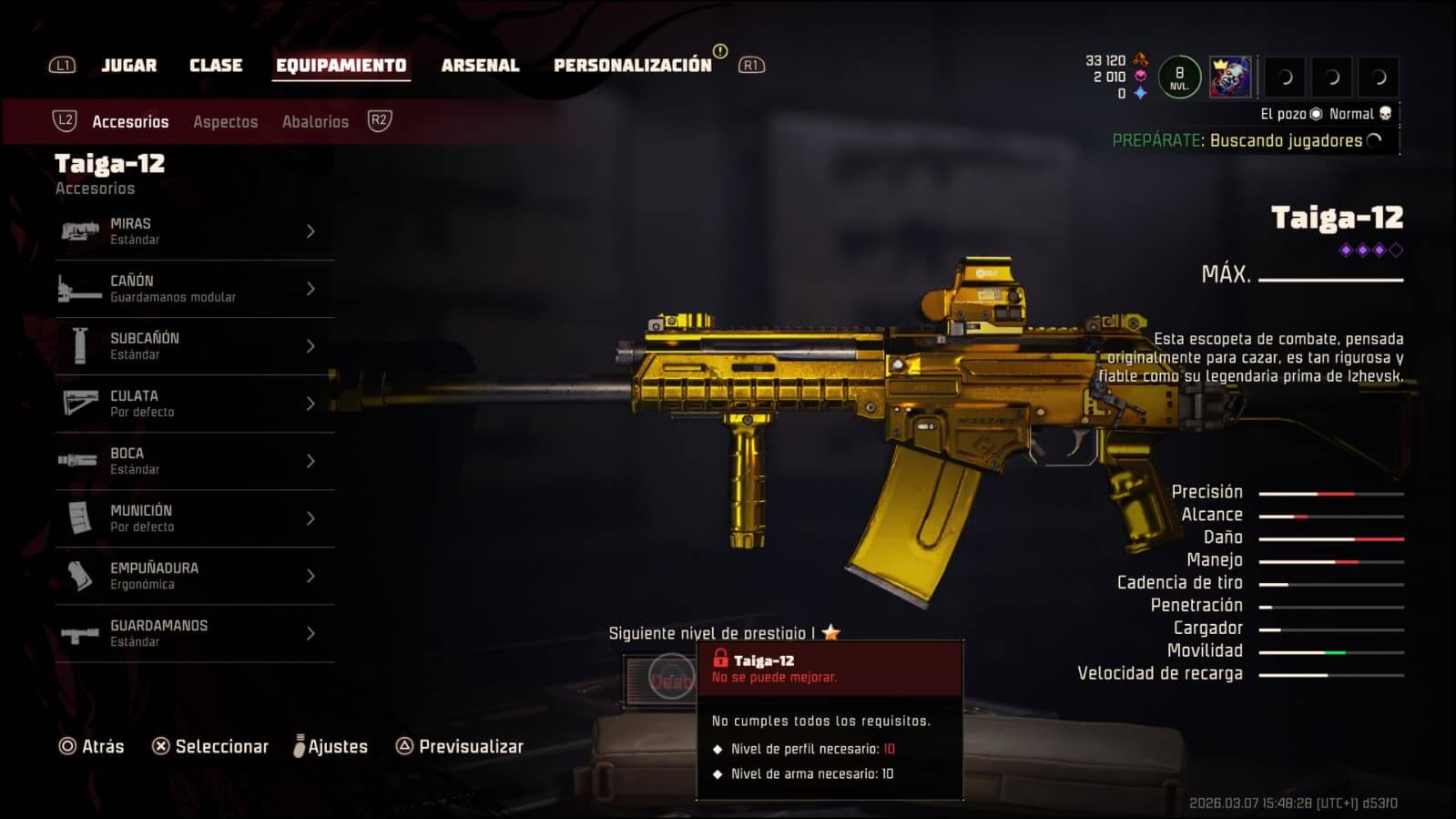Click the Atrás back button
This screenshot has height=819, width=1456.
point(92,747)
